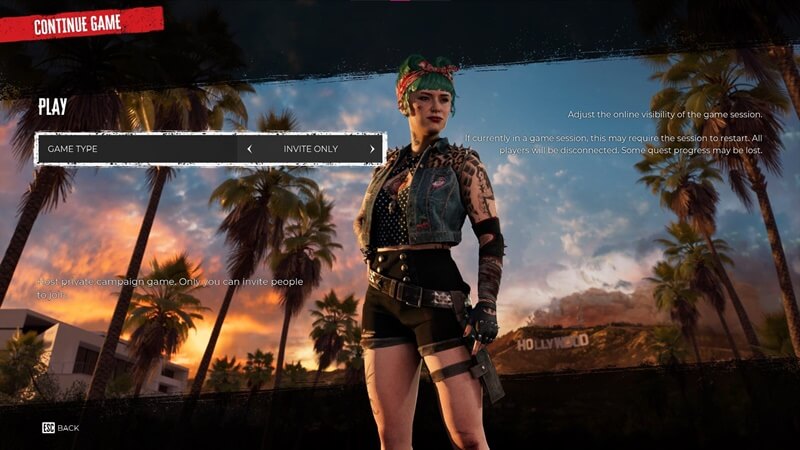Click the right arrow beside Invite Only
The image size is (800, 450).
372,149
